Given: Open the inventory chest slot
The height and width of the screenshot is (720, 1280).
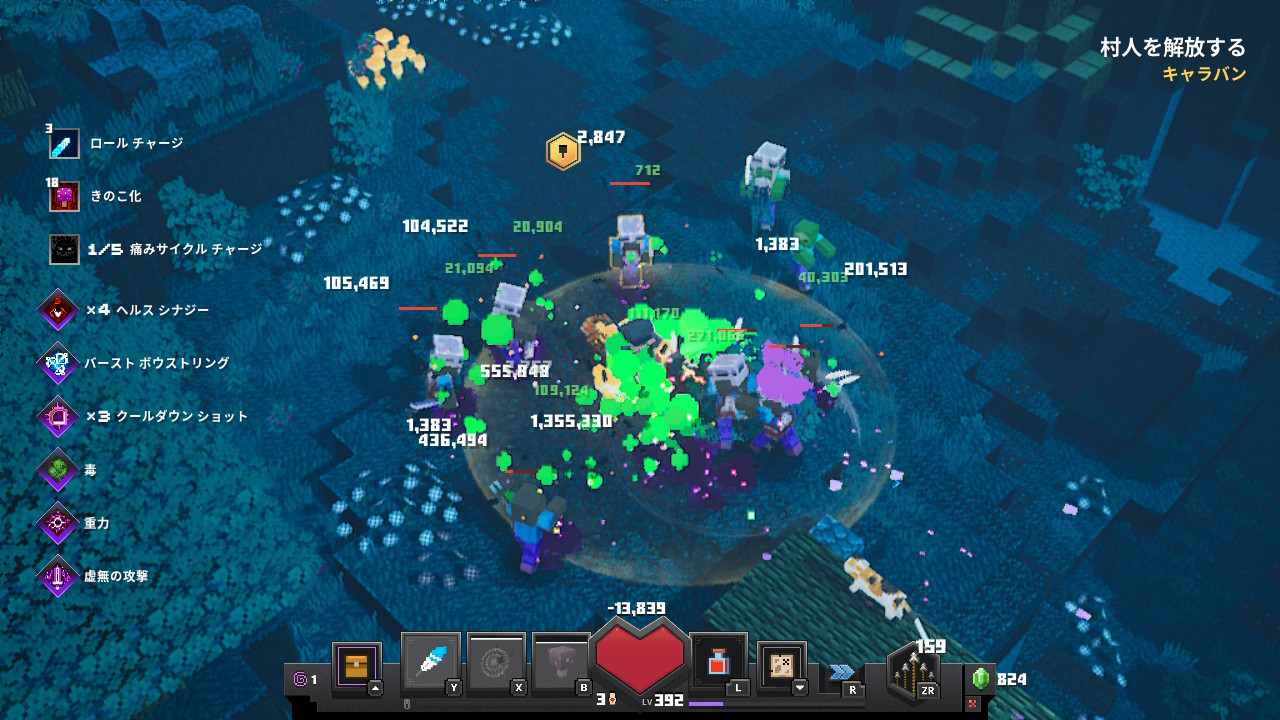Looking at the screenshot, I should [356, 665].
